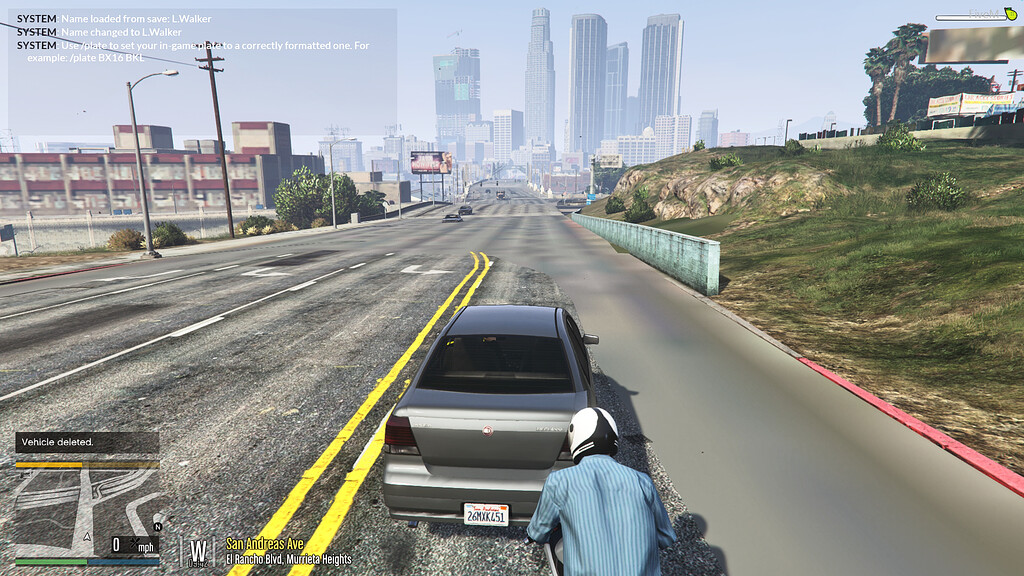Select the W compass heading indicator
Screen dimensions: 1024x576
coord(199,550)
